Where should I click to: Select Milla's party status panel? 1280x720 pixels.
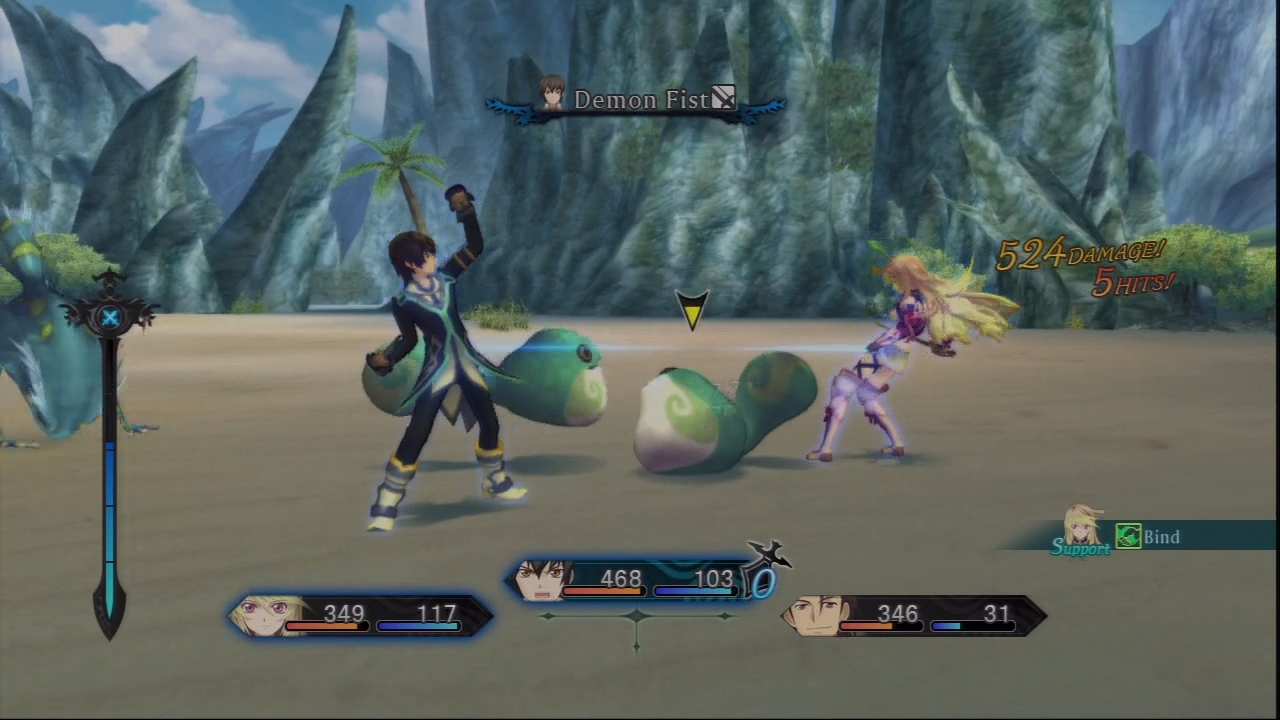coord(361,614)
